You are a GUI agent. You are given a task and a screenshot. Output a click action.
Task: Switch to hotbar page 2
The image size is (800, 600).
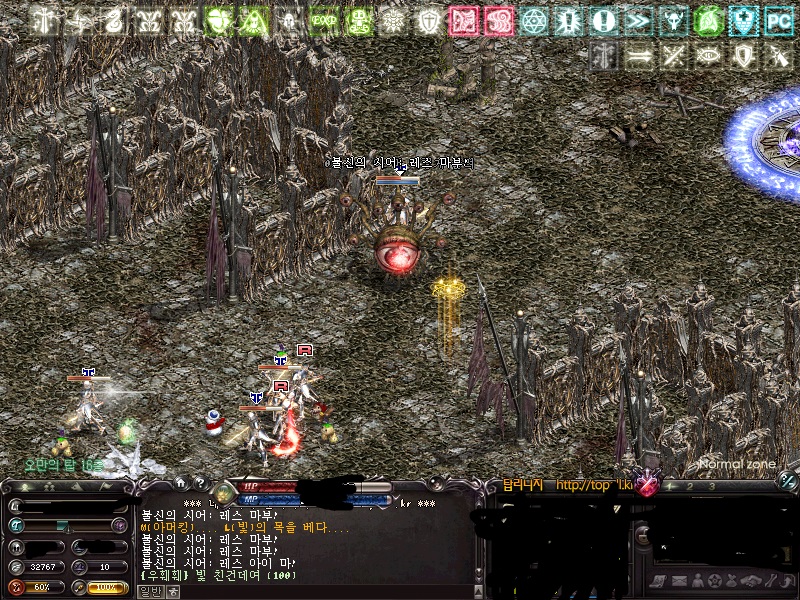pyautogui.click(x=692, y=485)
